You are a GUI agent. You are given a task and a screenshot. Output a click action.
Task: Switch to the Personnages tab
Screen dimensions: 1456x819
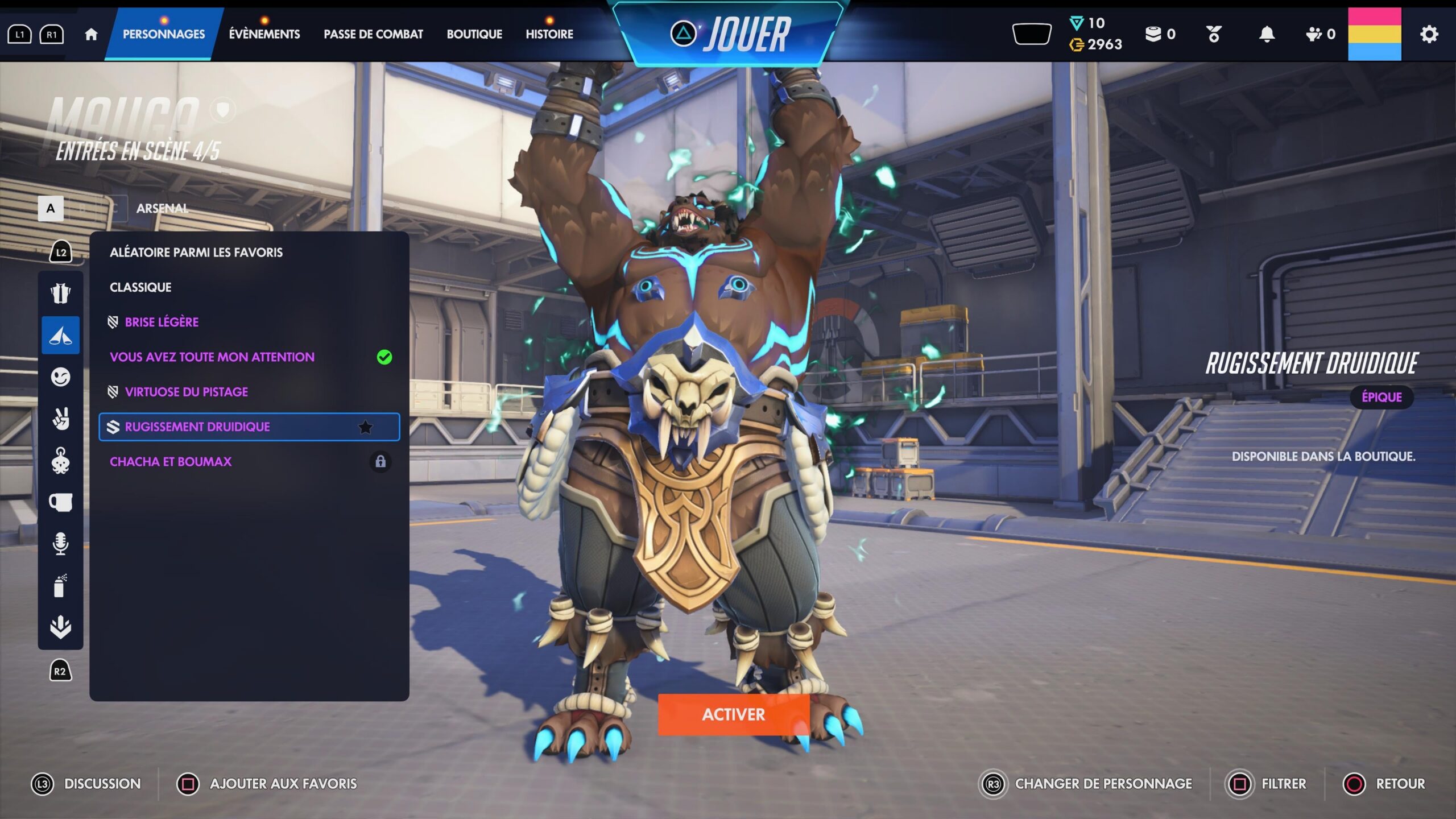pyautogui.click(x=164, y=34)
